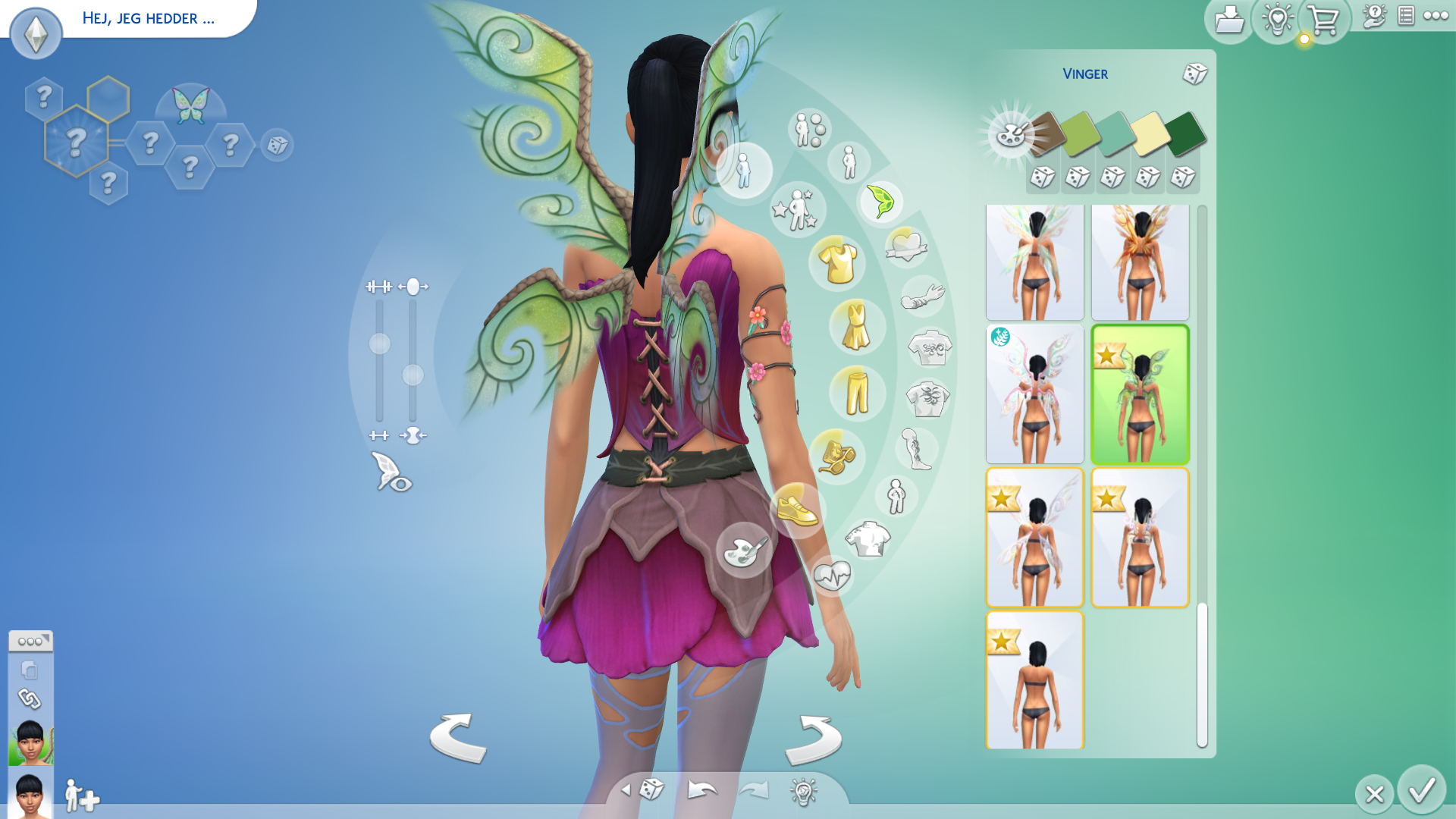The height and width of the screenshot is (819, 1456).
Task: Pick the brown wing color swatch
Action: [x=1046, y=132]
